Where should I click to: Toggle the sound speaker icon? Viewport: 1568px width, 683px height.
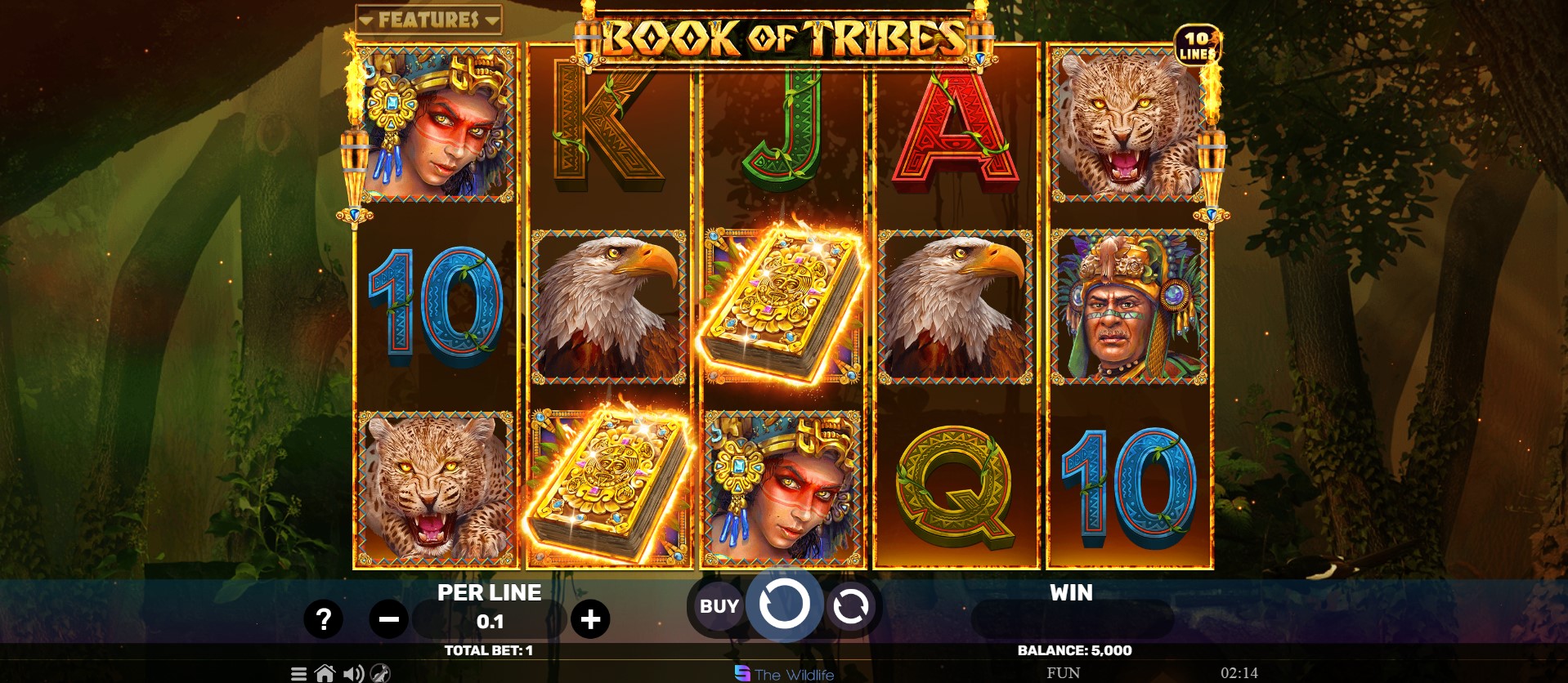[353, 674]
